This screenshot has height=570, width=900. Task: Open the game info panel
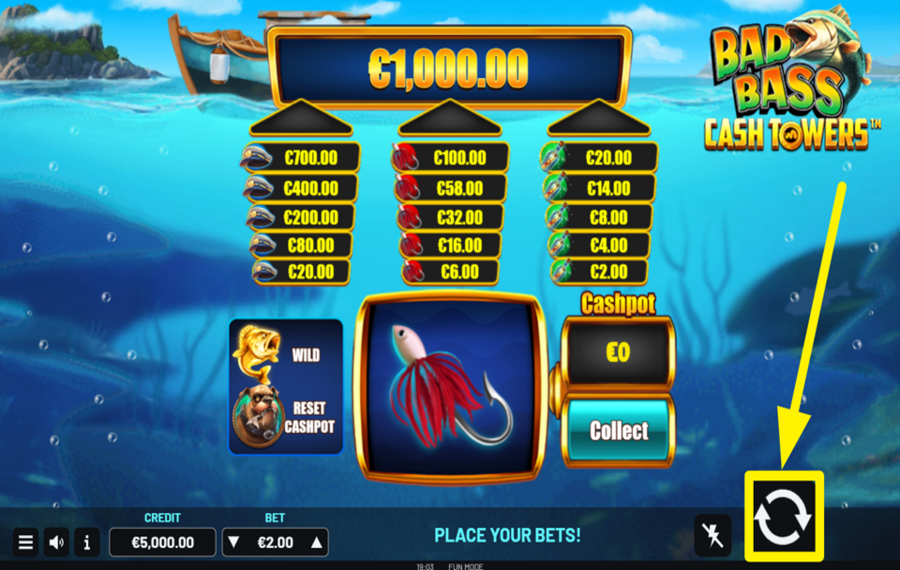[x=87, y=543]
